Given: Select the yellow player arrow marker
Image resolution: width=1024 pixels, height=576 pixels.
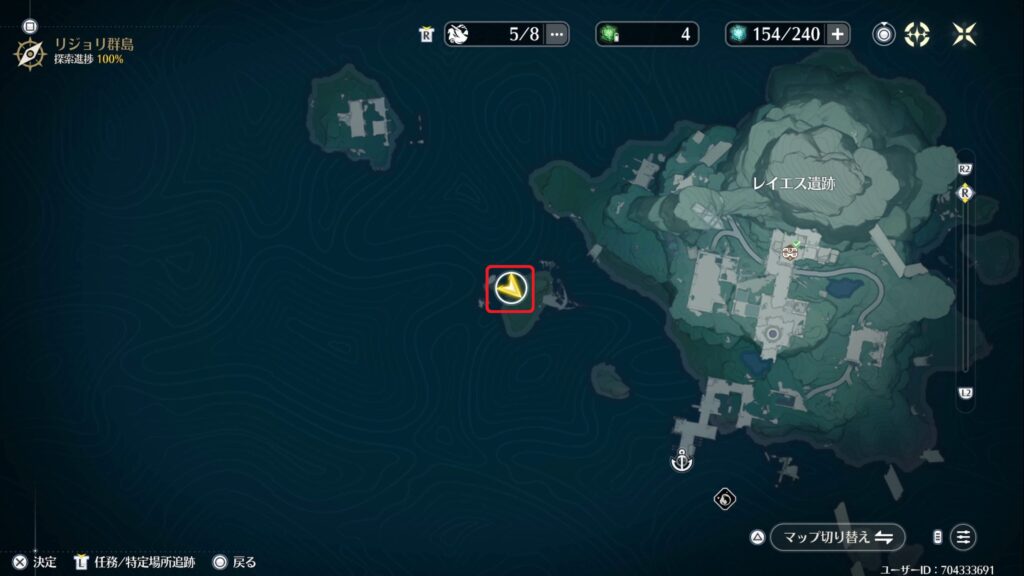Looking at the screenshot, I should (x=510, y=289).
